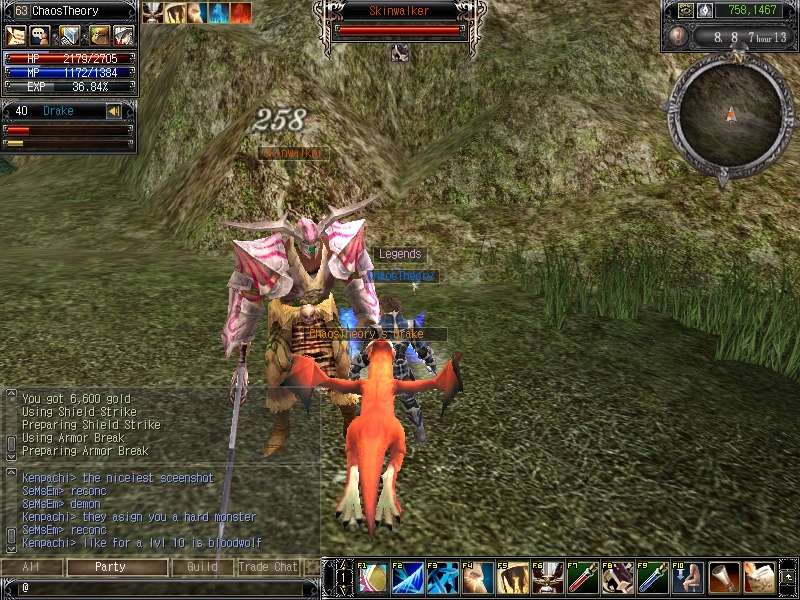Screen dimensions: 800x600
Task: Activate the F10 sit-down action
Action: tap(688, 578)
